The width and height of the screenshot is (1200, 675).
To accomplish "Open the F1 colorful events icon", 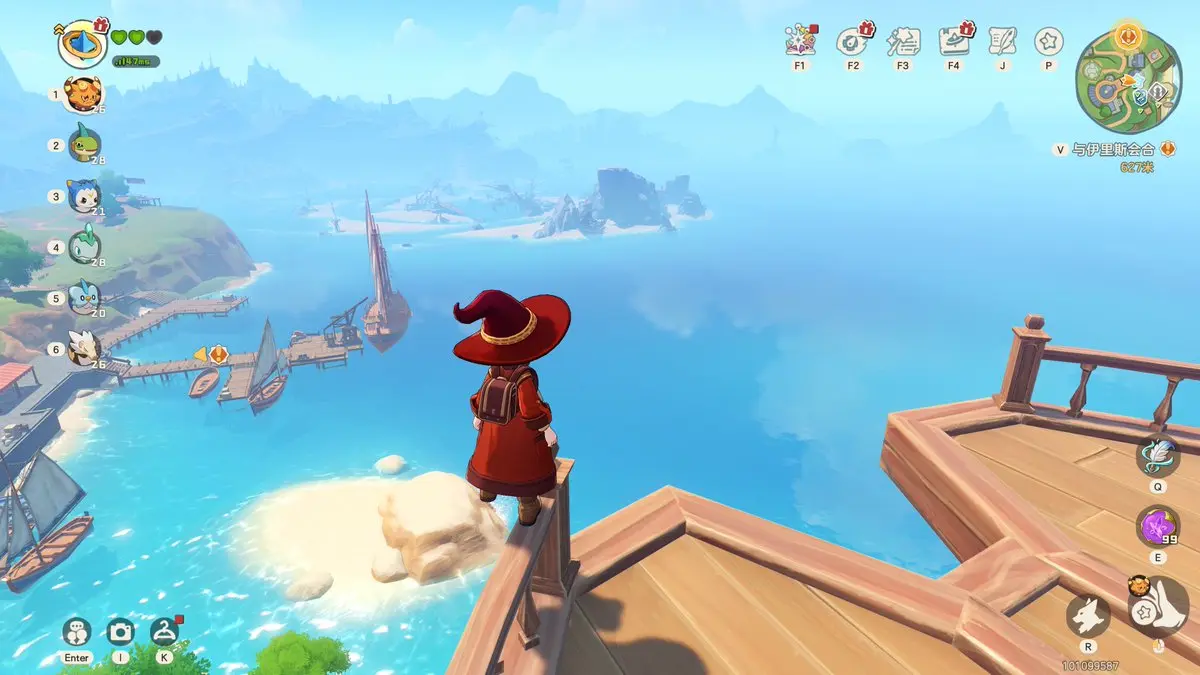I will click(801, 41).
